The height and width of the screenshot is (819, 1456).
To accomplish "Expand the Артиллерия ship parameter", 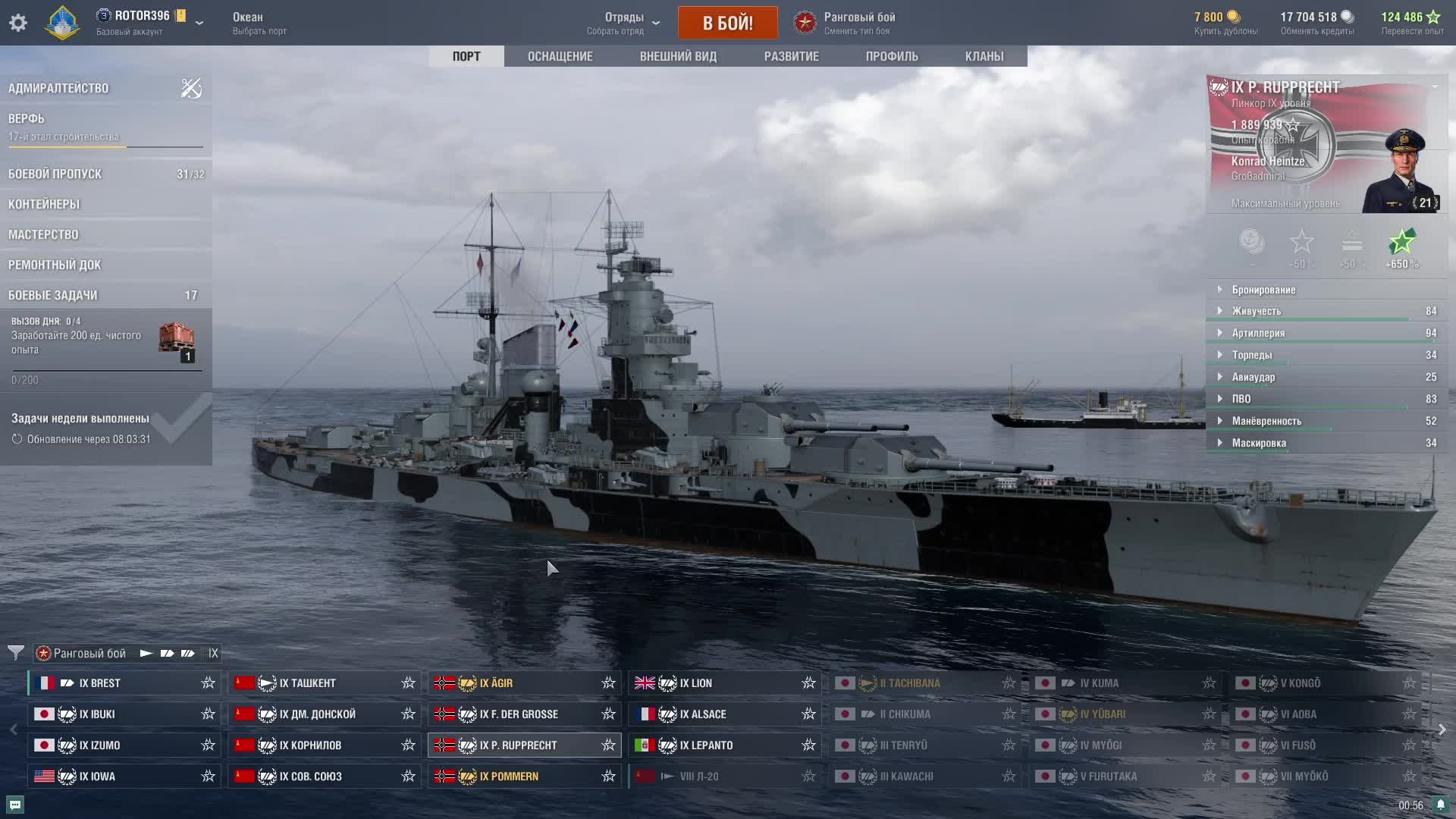I will tap(1258, 333).
